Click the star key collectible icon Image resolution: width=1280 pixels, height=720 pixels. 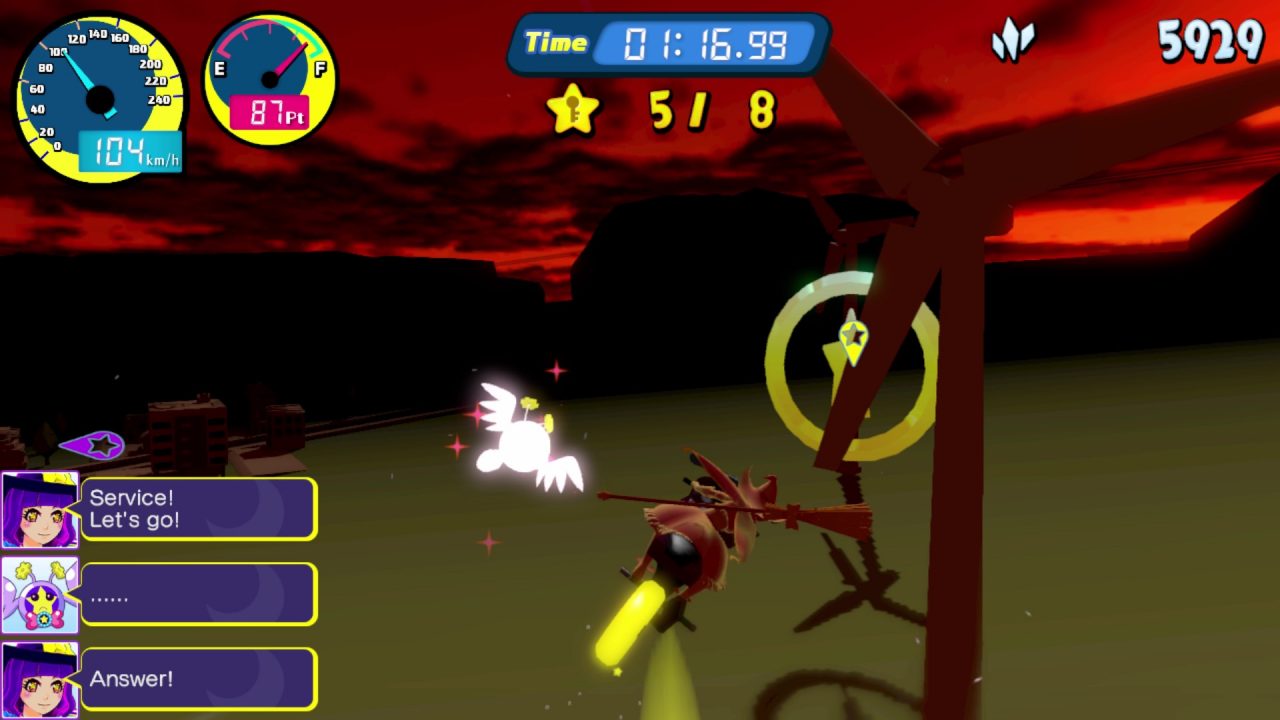click(x=573, y=109)
